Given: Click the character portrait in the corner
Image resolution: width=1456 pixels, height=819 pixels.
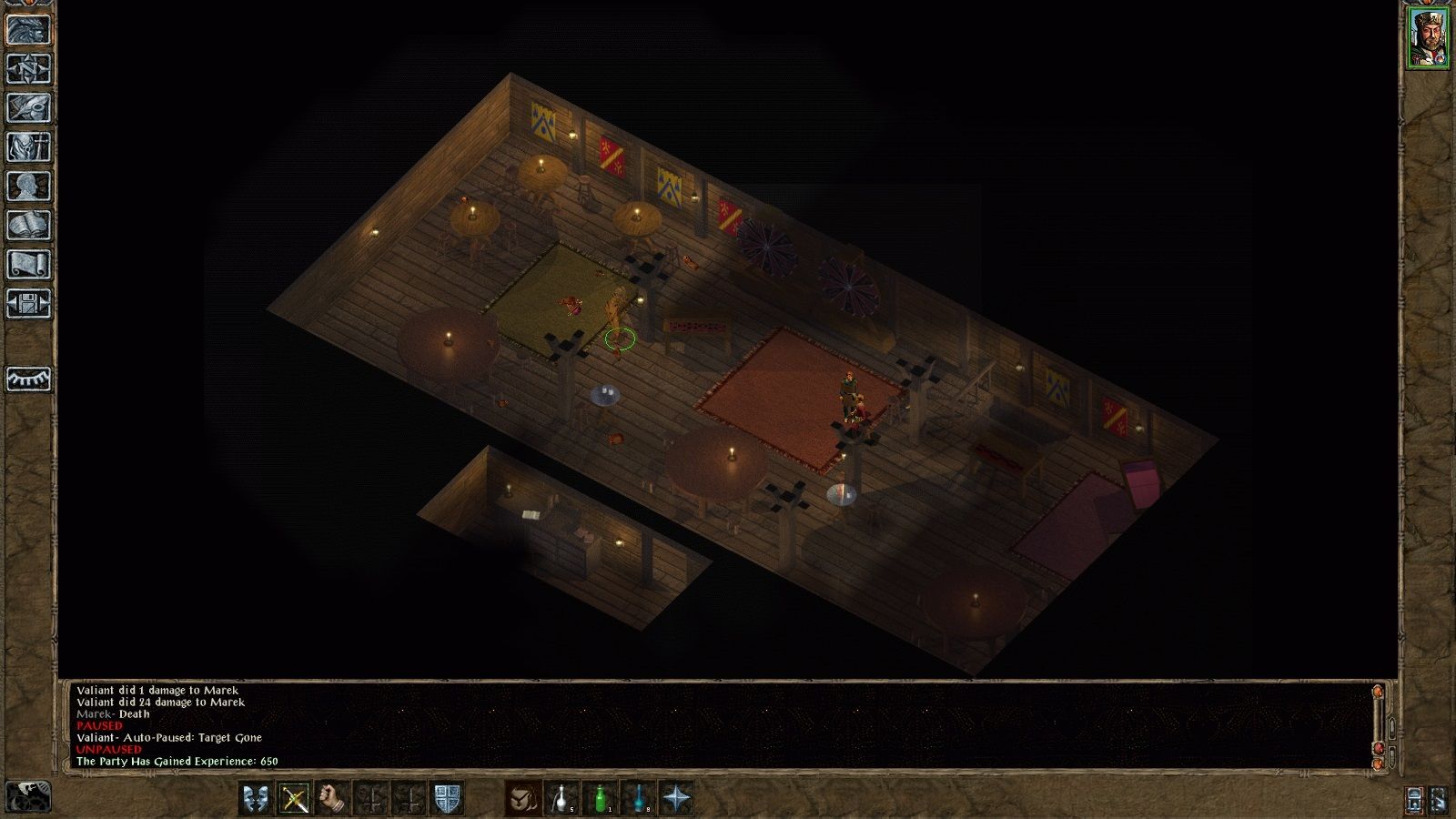Looking at the screenshot, I should pos(1428,38).
